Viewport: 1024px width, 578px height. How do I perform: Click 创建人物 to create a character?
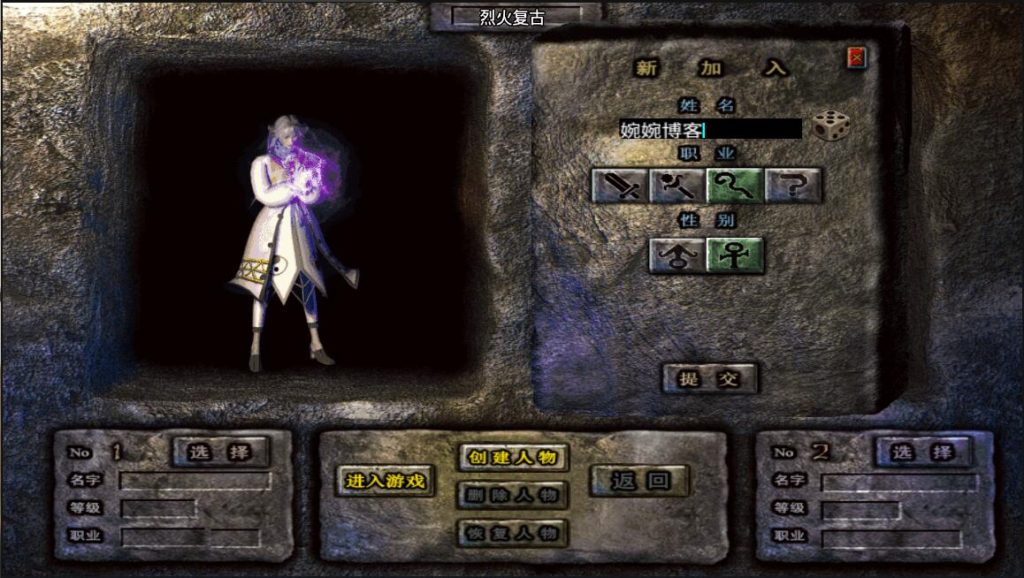click(513, 458)
